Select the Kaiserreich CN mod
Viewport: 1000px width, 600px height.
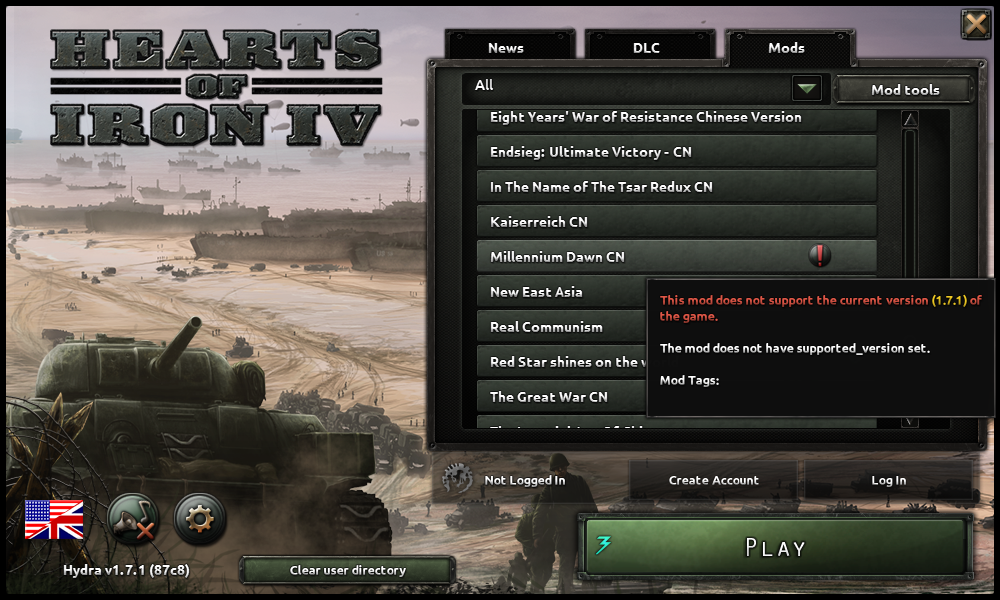coord(676,222)
